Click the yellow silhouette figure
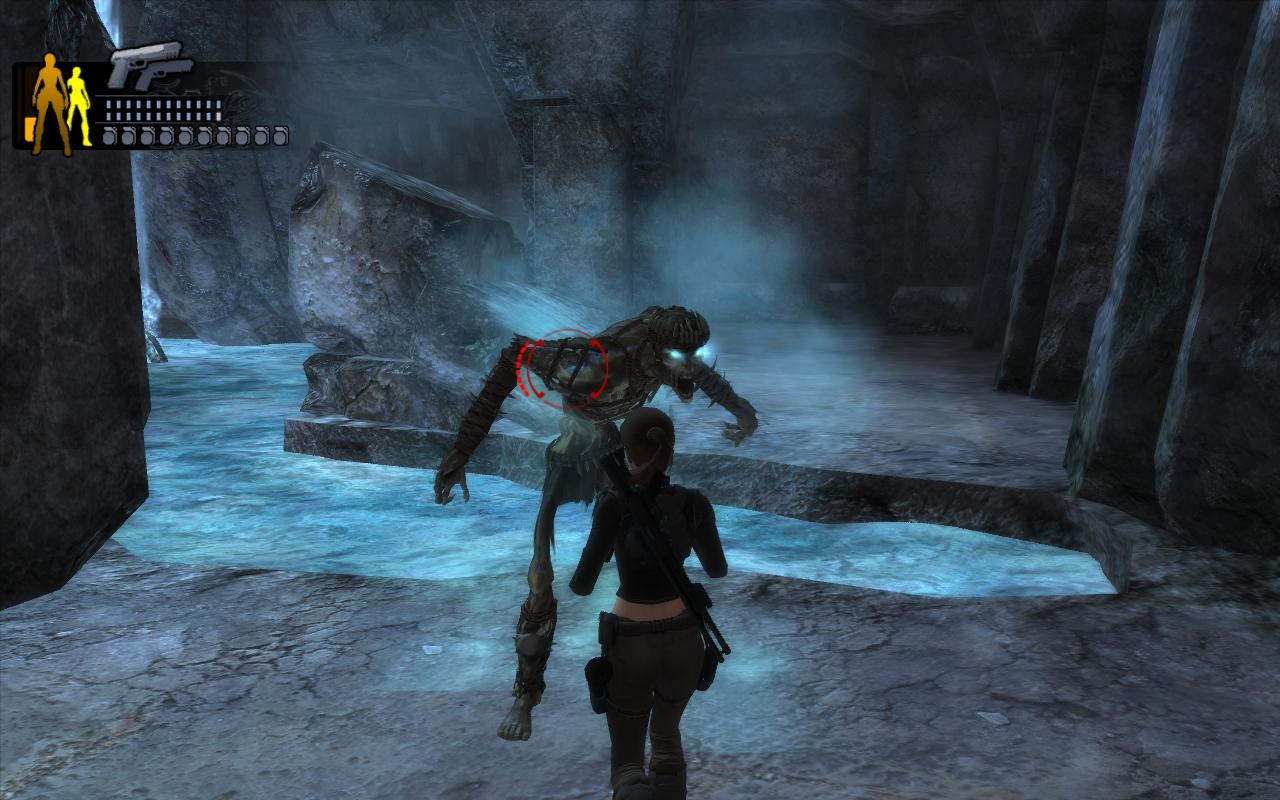 pos(78,105)
